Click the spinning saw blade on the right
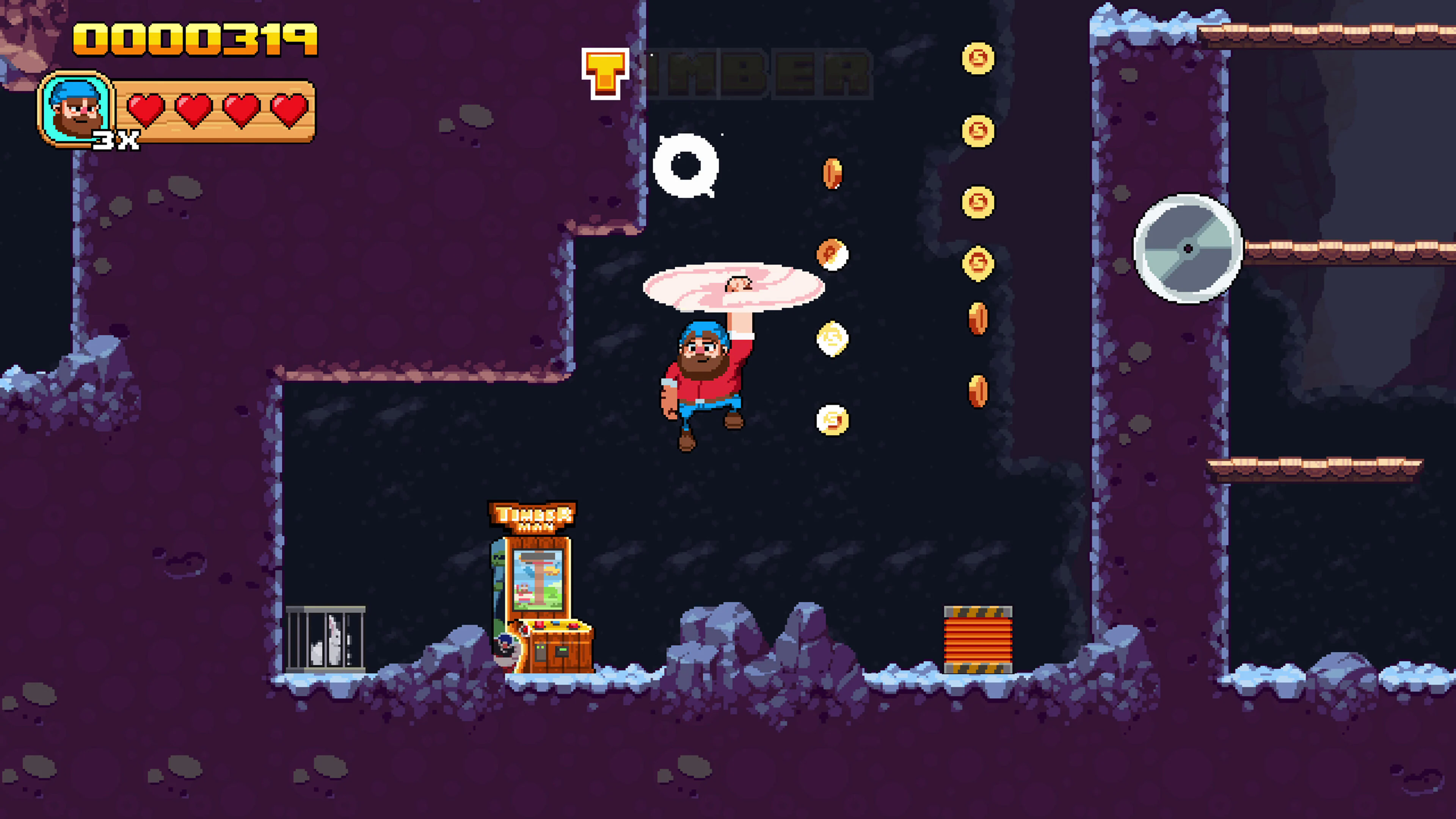The width and height of the screenshot is (1456, 819). [x=1188, y=249]
